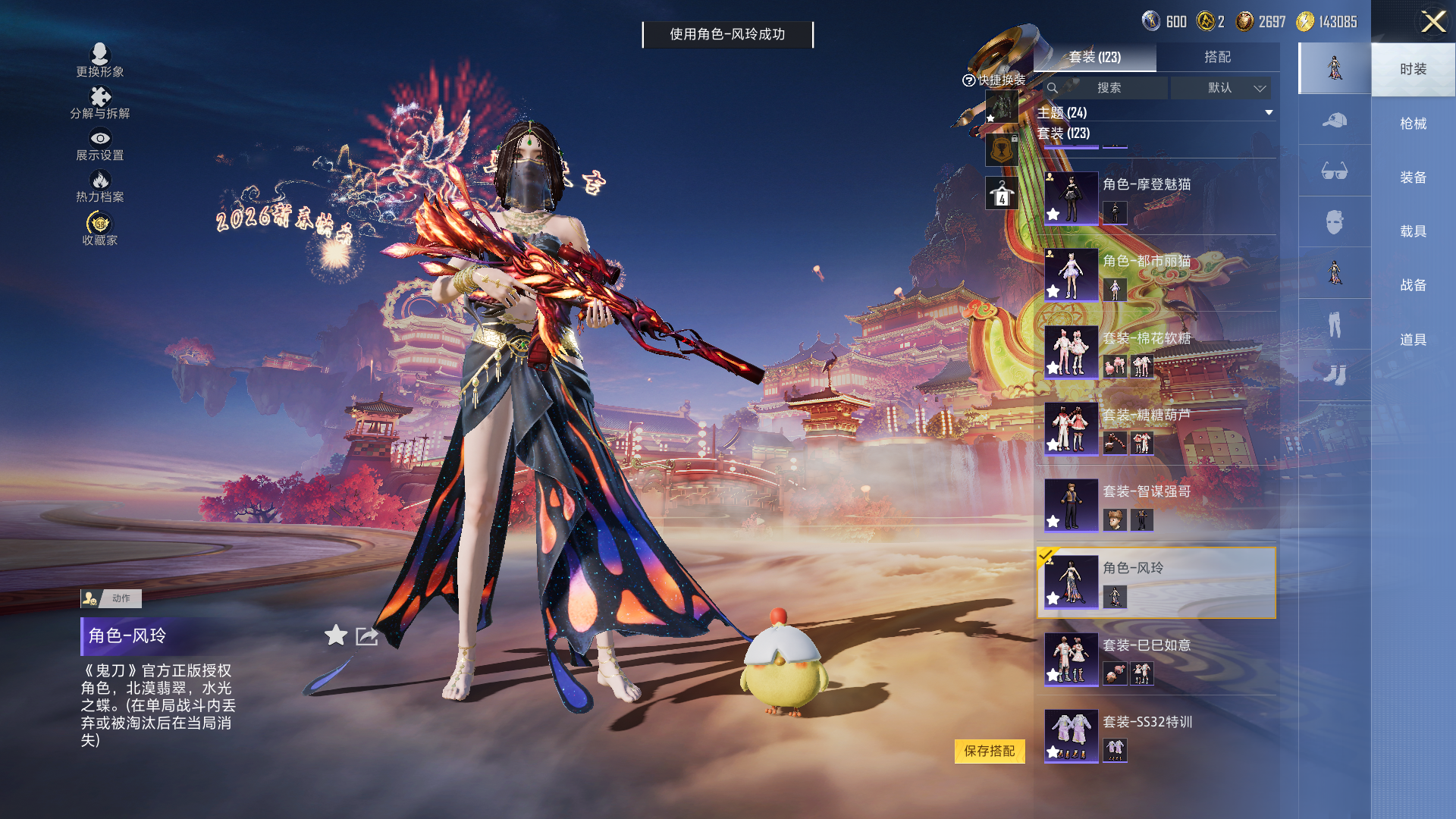This screenshot has width=1456, height=819.
Task: Open the 动作 emotes button
Action: pos(111,598)
